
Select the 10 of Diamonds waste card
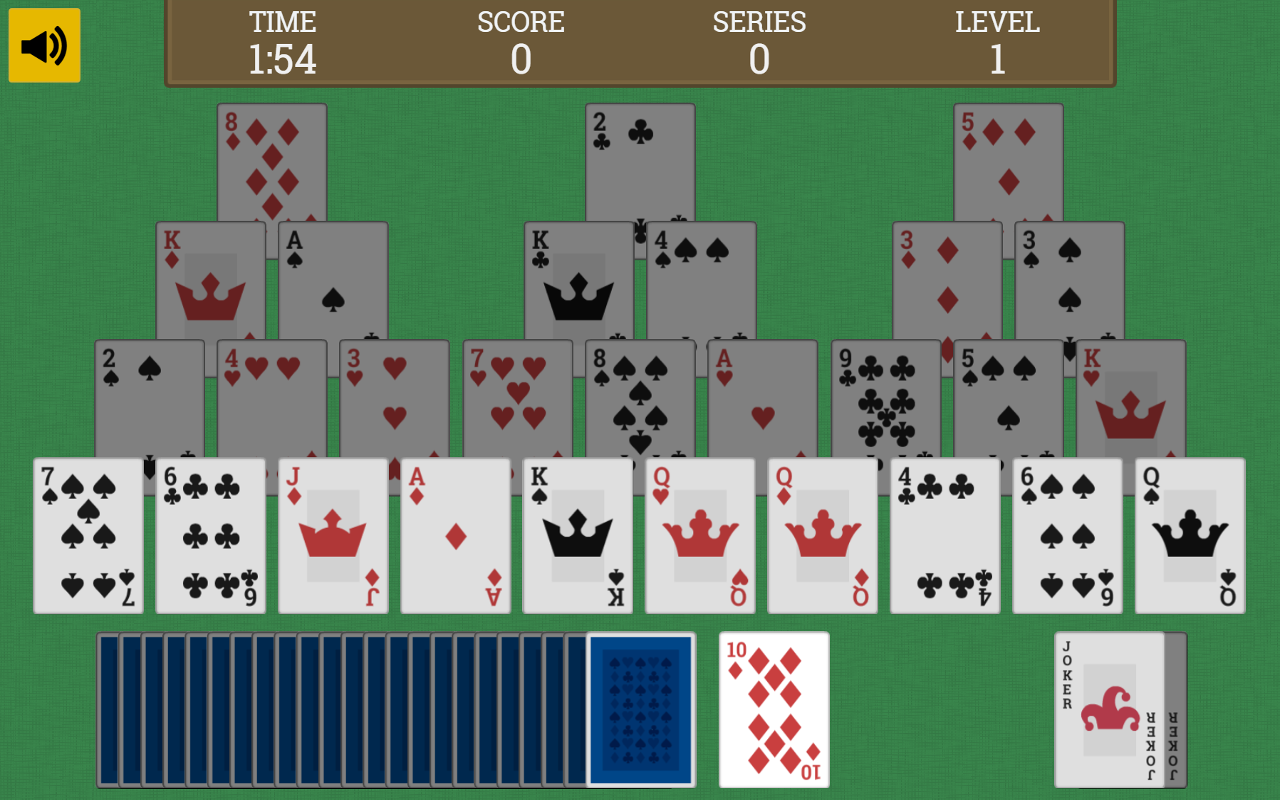coord(772,708)
